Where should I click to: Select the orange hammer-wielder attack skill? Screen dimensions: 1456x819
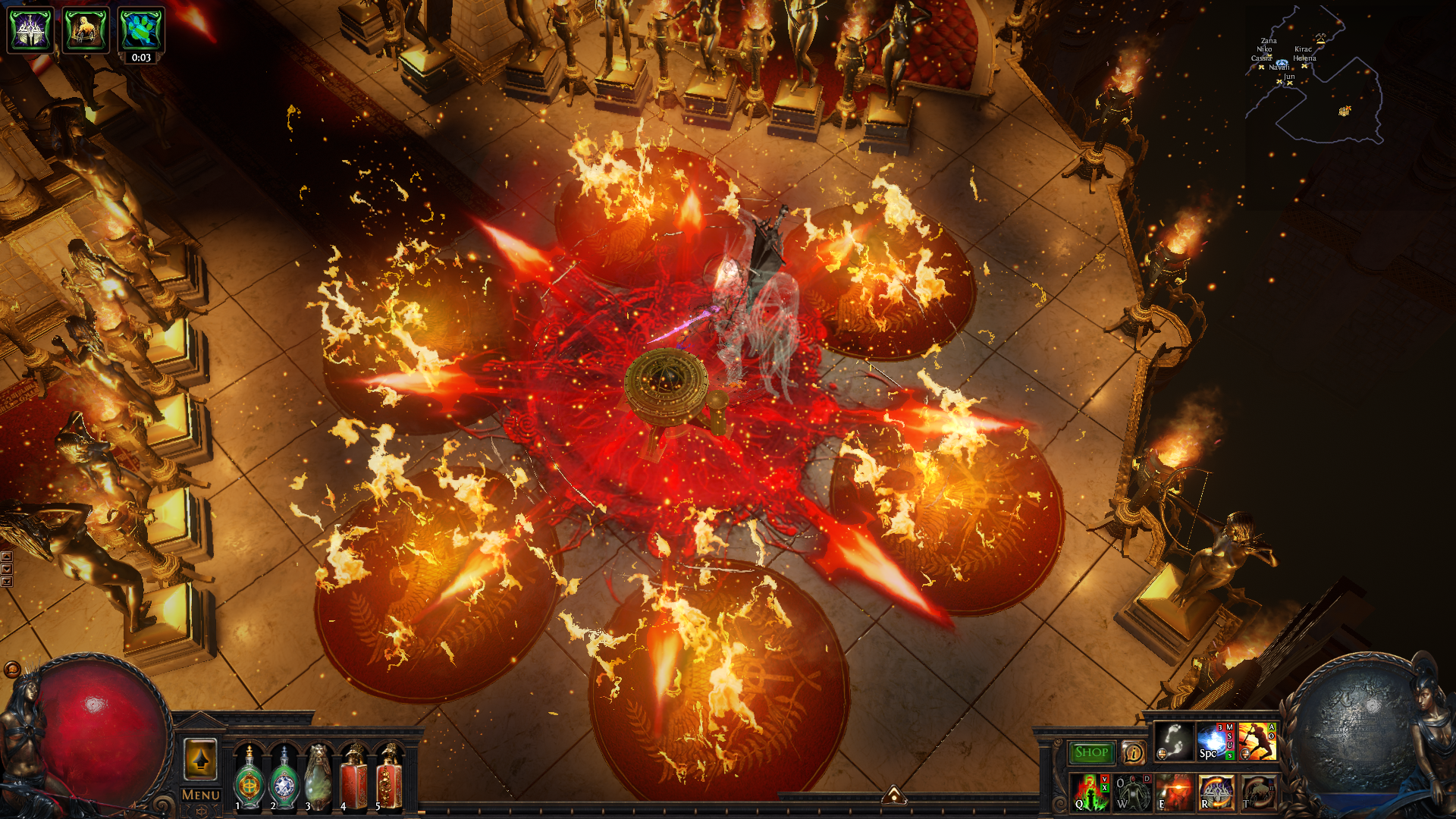pyautogui.click(x=1257, y=741)
